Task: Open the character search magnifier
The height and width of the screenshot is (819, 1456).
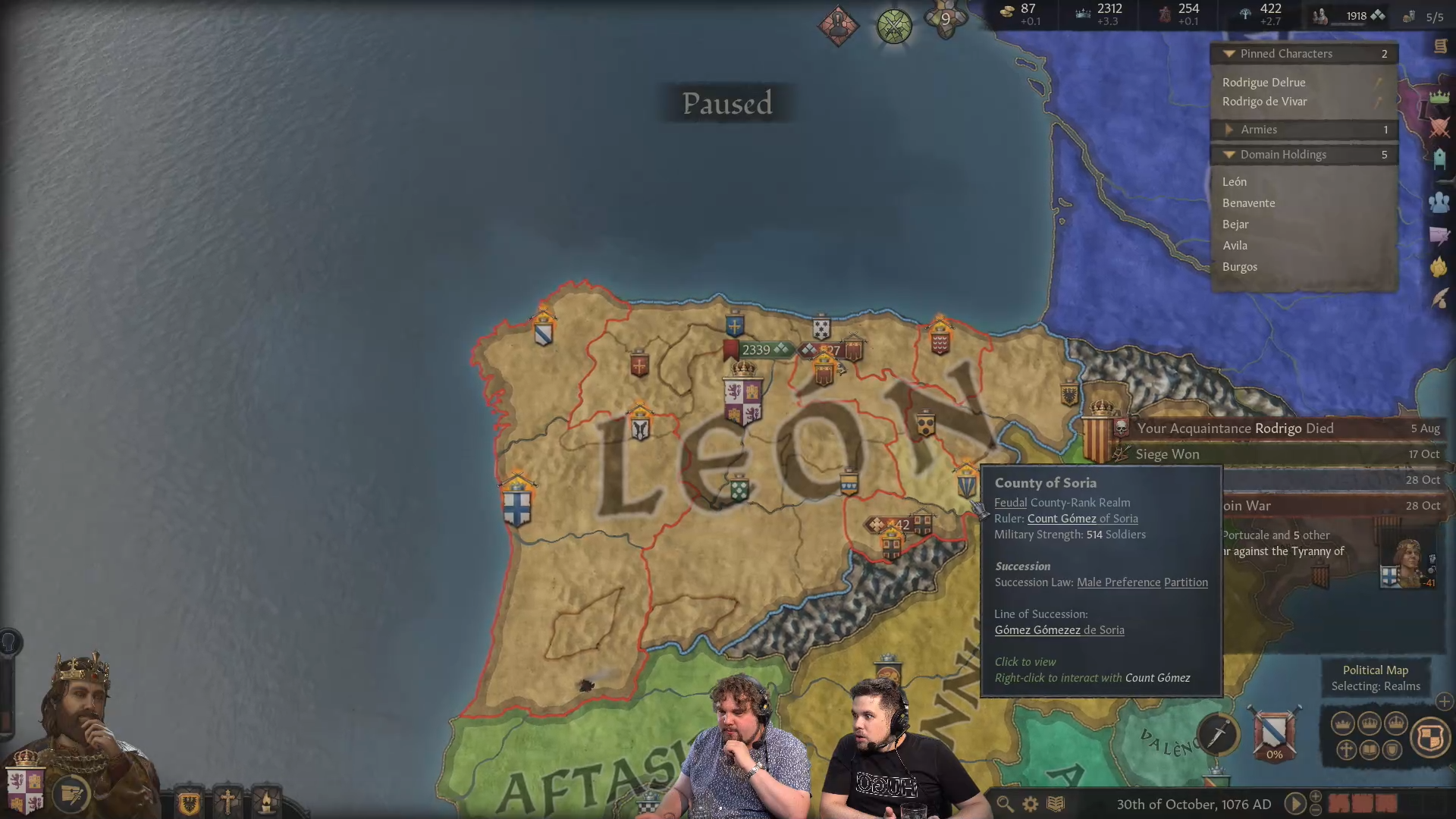Action: pos(1006,803)
